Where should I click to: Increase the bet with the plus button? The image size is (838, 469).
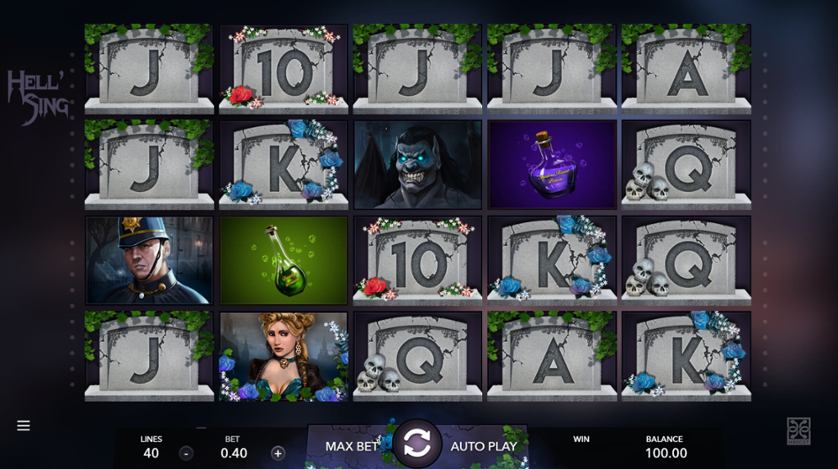277,452
